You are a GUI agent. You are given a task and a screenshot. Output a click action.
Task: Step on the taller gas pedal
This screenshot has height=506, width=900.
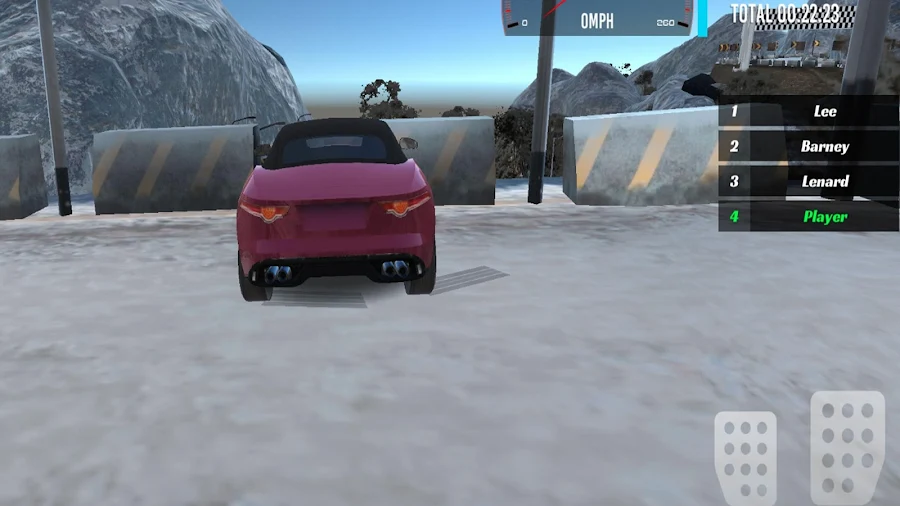click(x=847, y=445)
